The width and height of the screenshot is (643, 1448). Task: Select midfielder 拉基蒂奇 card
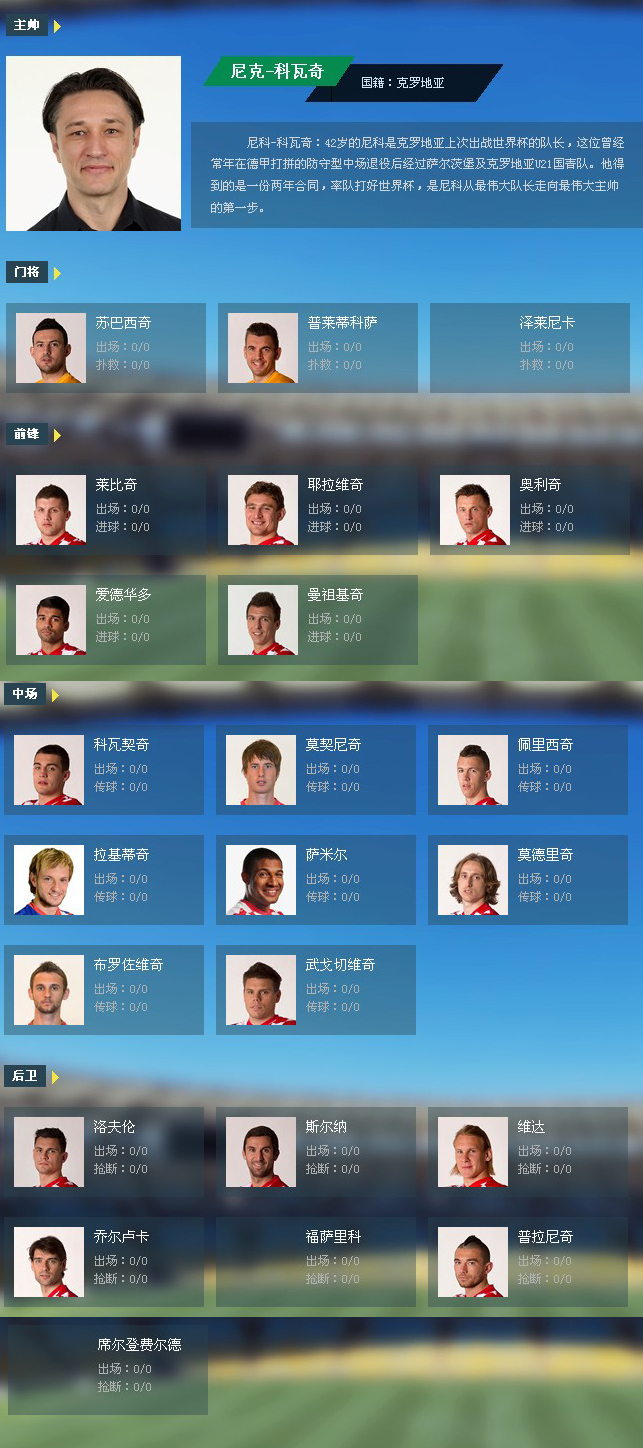(104, 880)
